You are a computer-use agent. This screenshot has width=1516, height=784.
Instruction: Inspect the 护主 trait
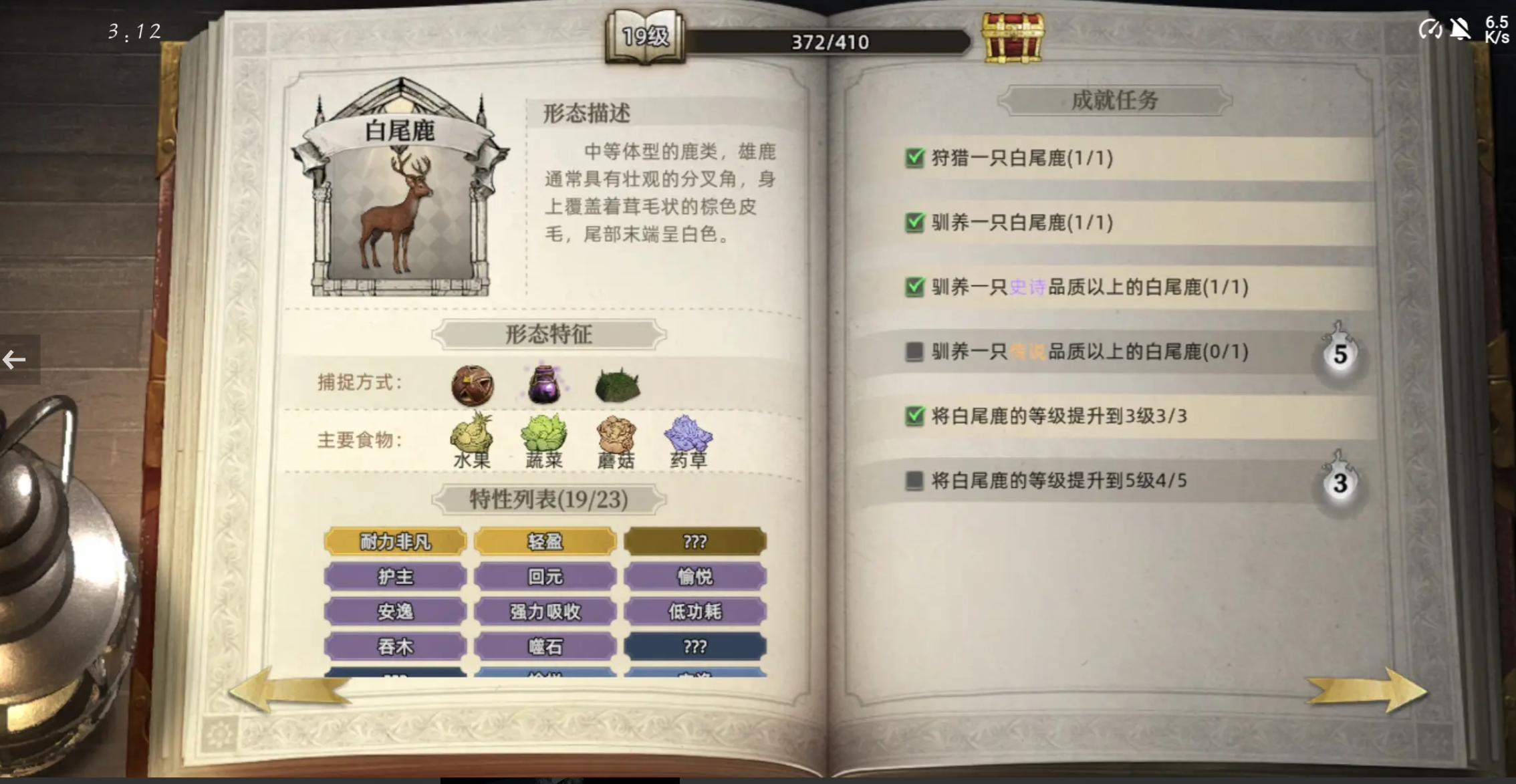395,577
